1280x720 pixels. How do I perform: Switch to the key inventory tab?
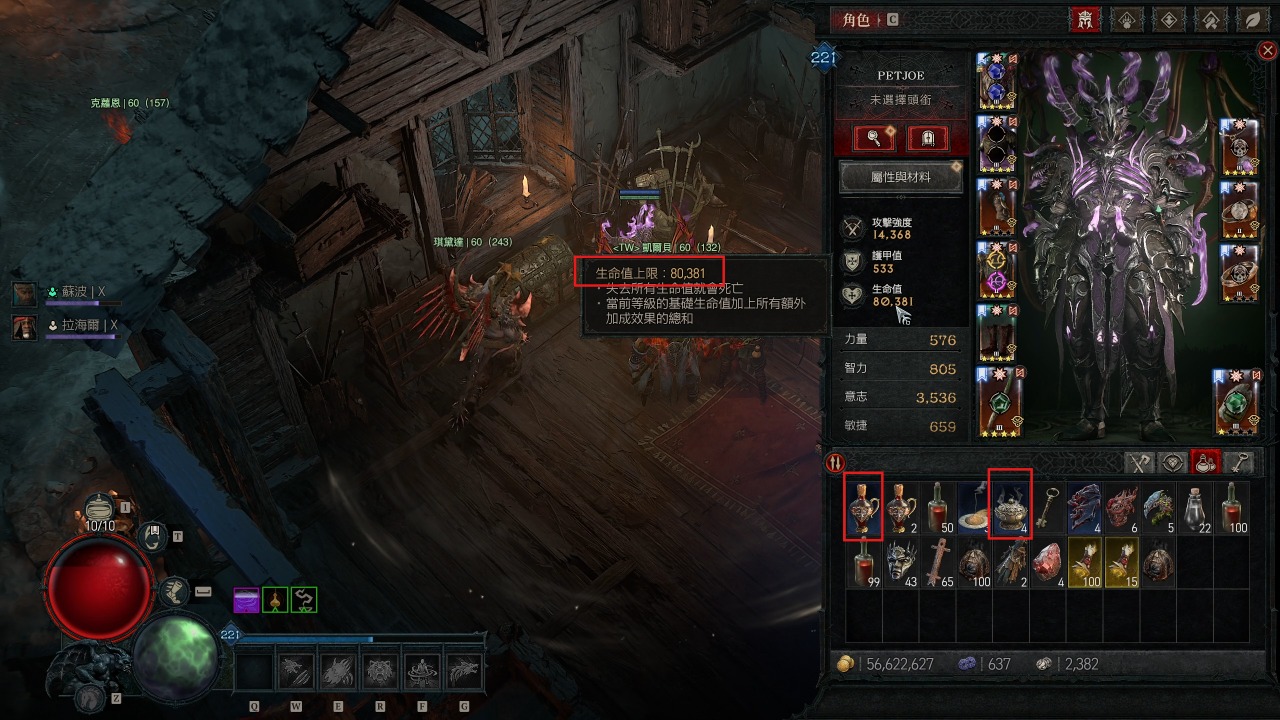(1239, 463)
